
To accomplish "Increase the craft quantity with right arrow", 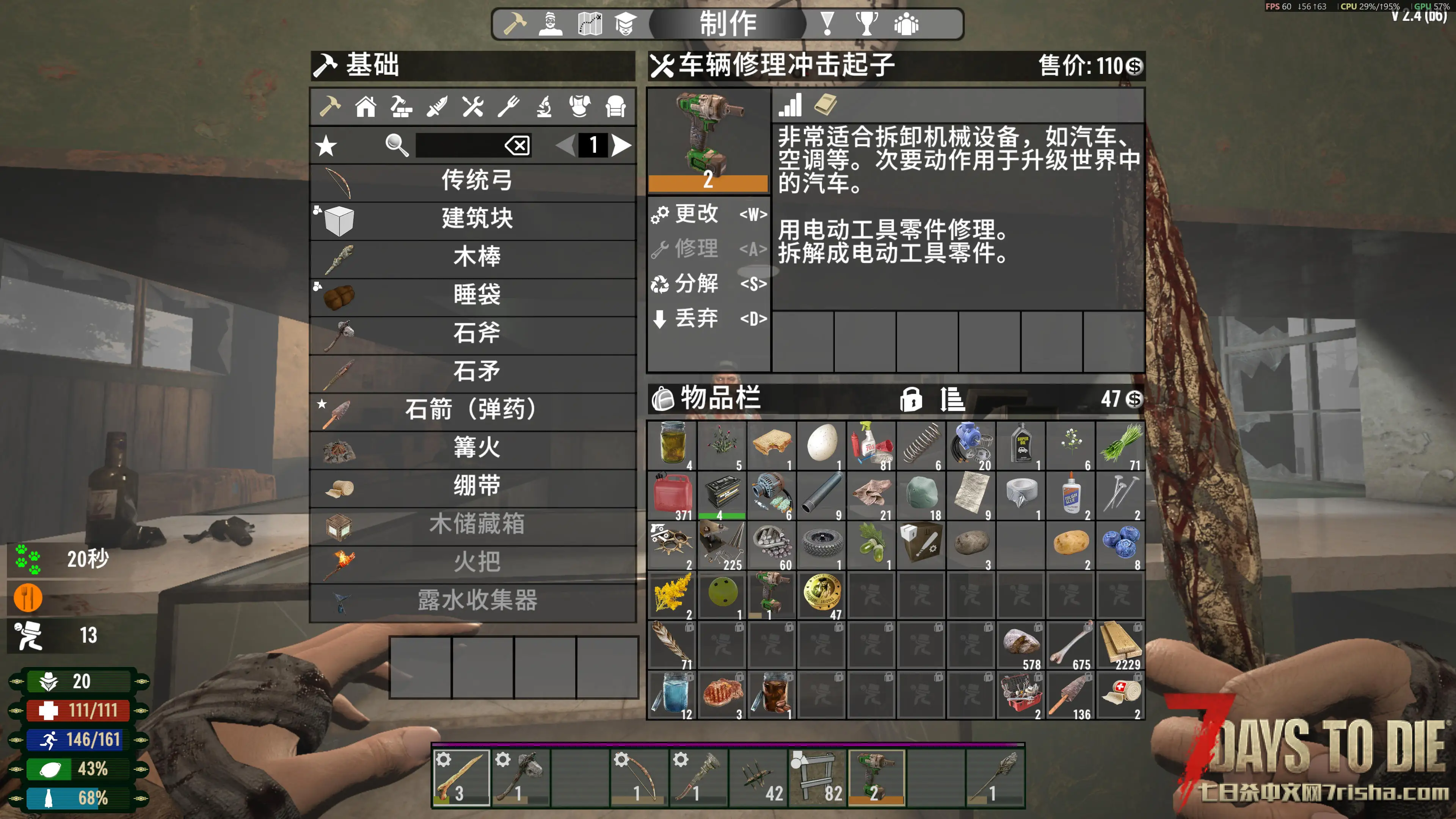I will pos(621,146).
